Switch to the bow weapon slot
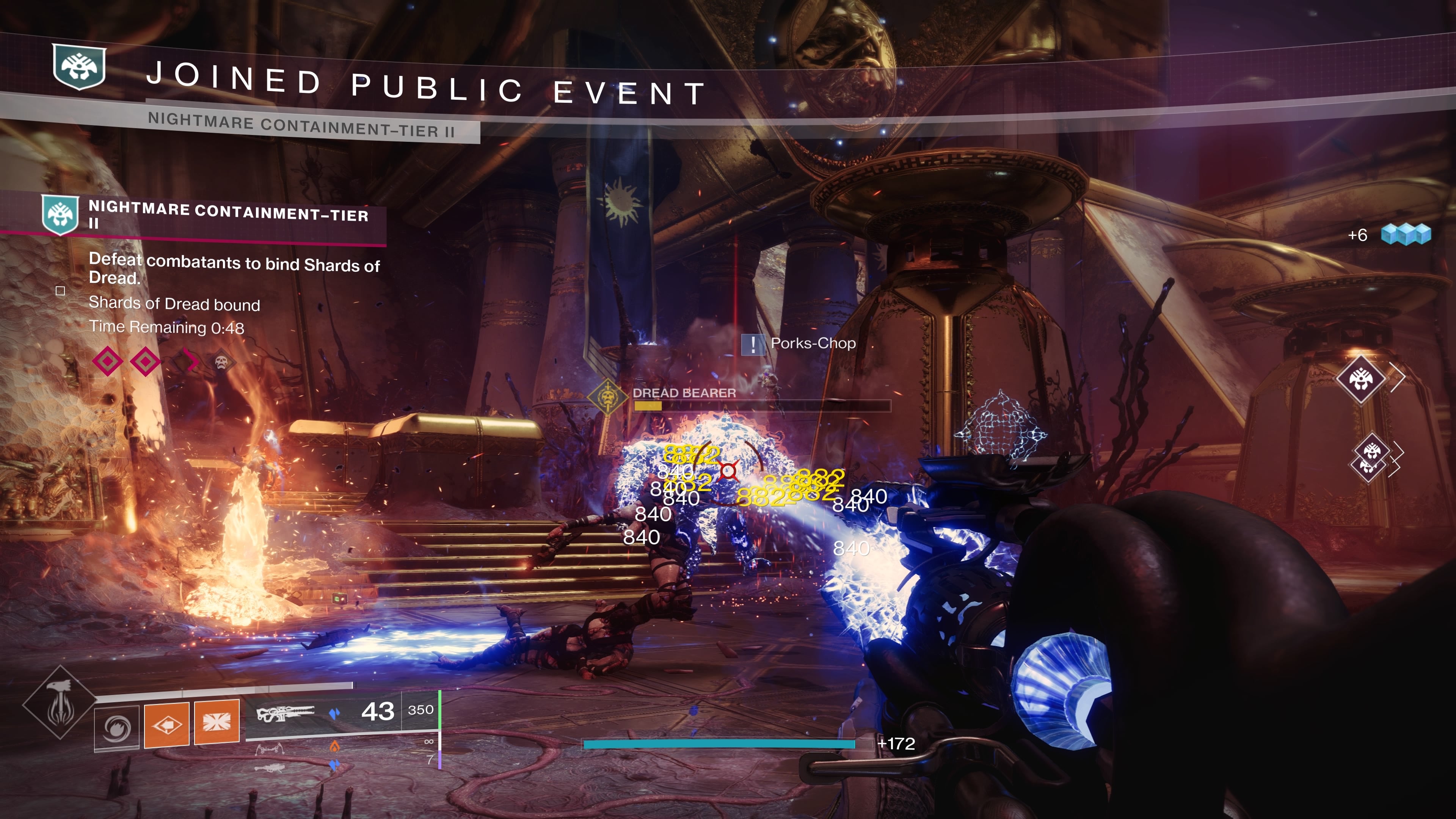1456x819 pixels. coord(270,750)
